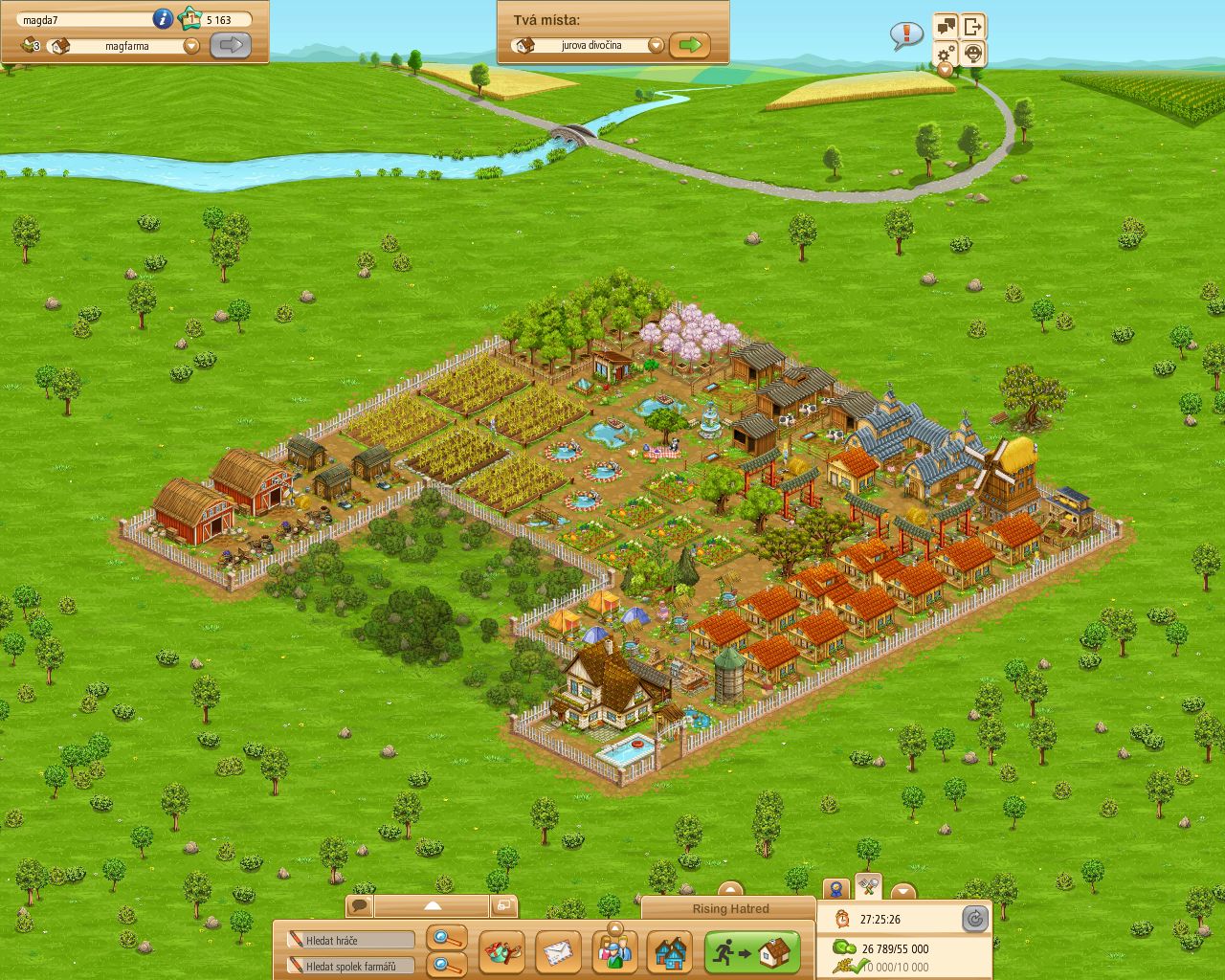The image size is (1225, 980).
Task: Click the refresh icon beside the timer
Action: [x=975, y=918]
